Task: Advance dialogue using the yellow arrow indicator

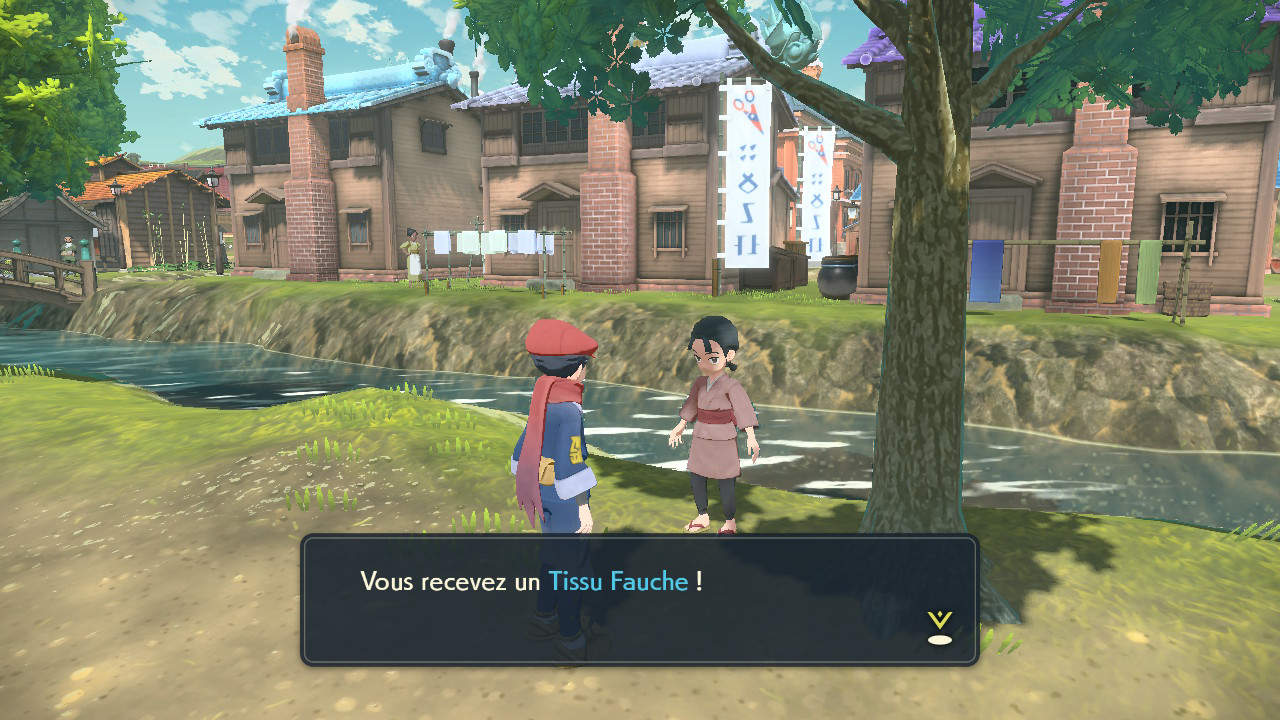Action: pyautogui.click(x=939, y=627)
